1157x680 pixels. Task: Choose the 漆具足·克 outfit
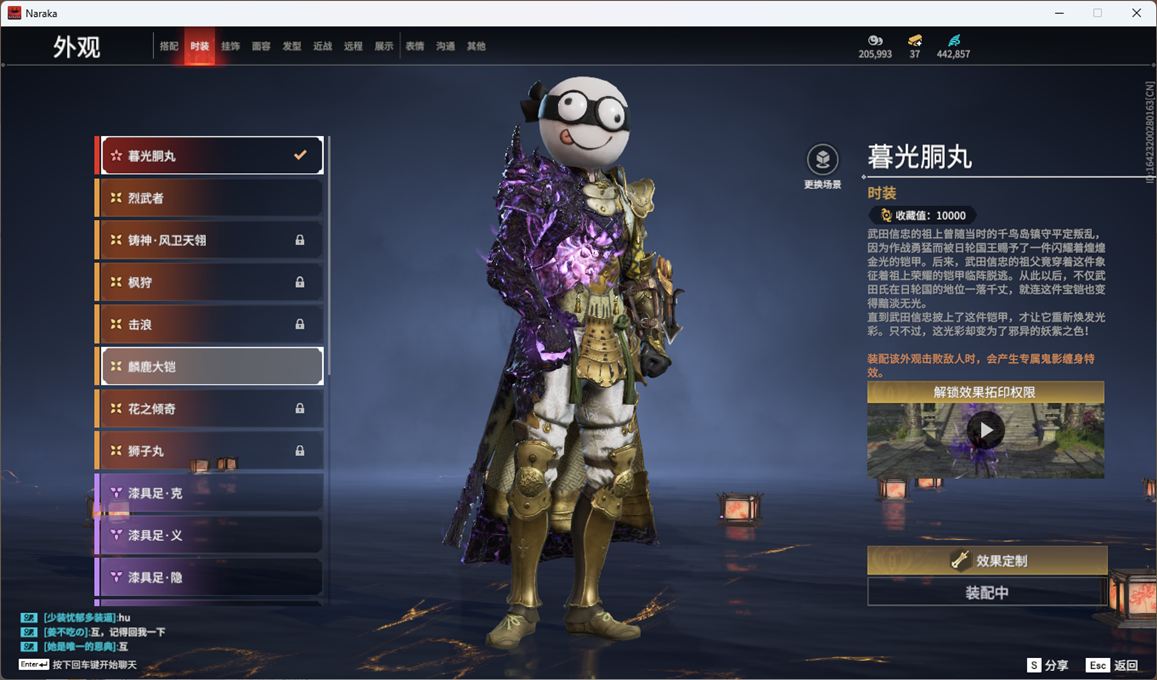[x=210, y=493]
